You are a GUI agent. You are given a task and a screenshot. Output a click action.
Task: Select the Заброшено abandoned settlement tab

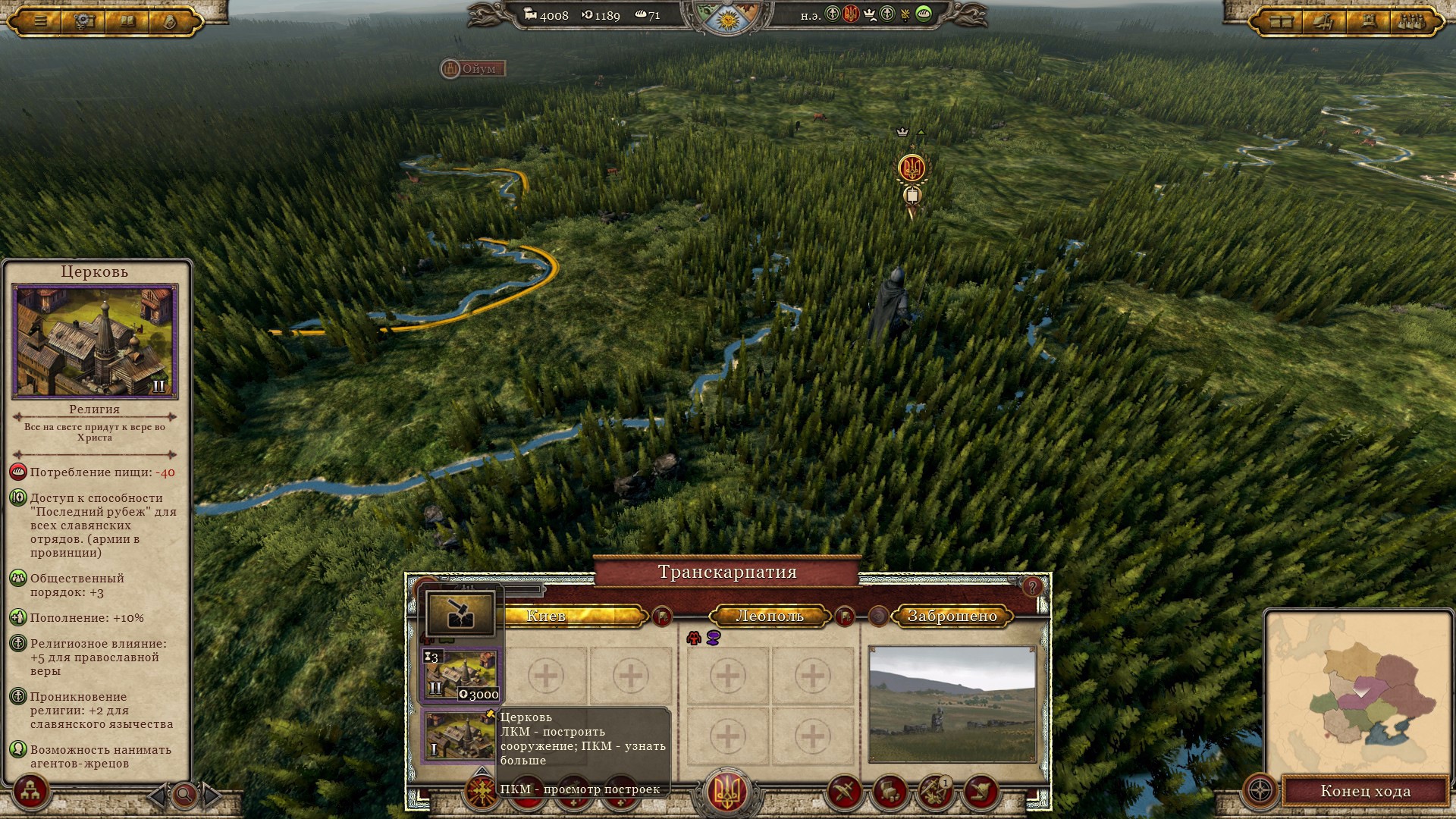tap(952, 616)
